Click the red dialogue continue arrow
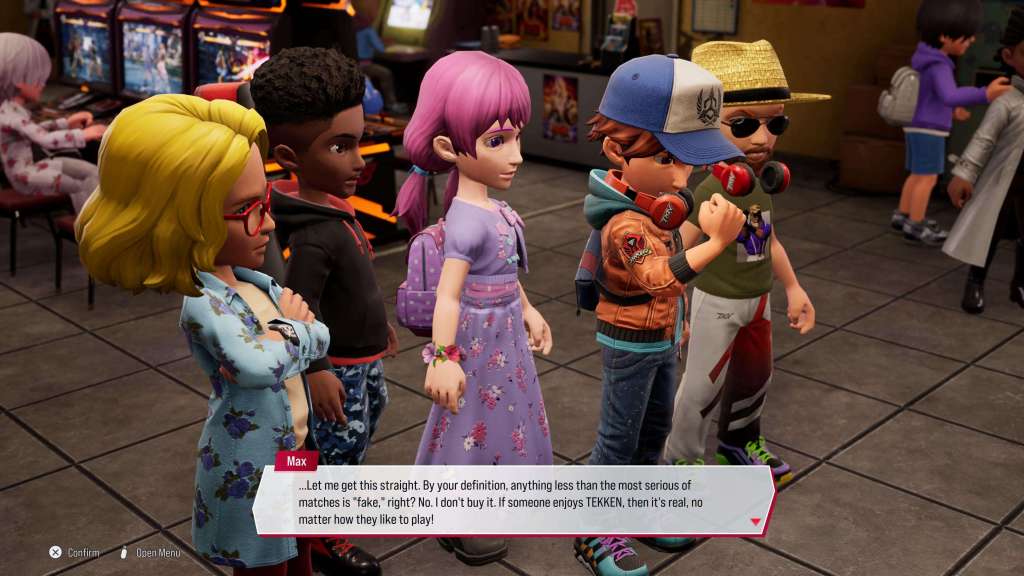Screen dimensions: 1024x576 [x=755, y=521]
